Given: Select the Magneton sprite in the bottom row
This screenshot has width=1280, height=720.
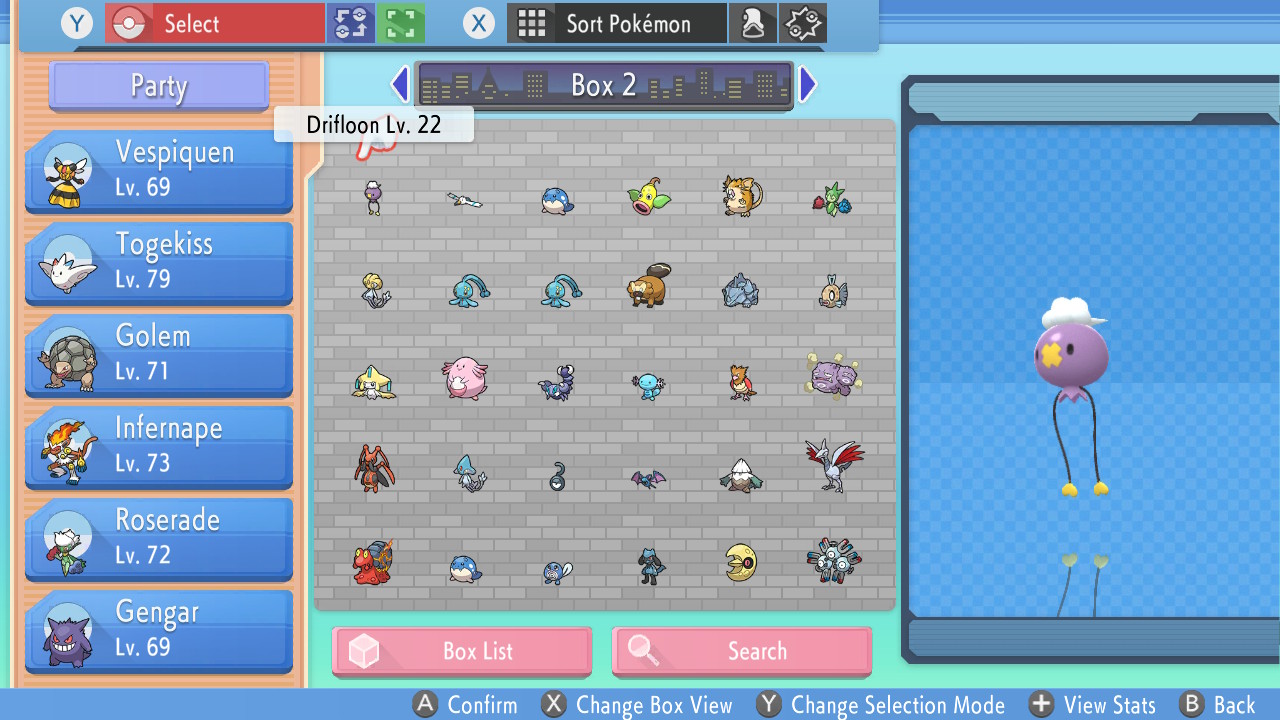Looking at the screenshot, I should [x=832, y=563].
